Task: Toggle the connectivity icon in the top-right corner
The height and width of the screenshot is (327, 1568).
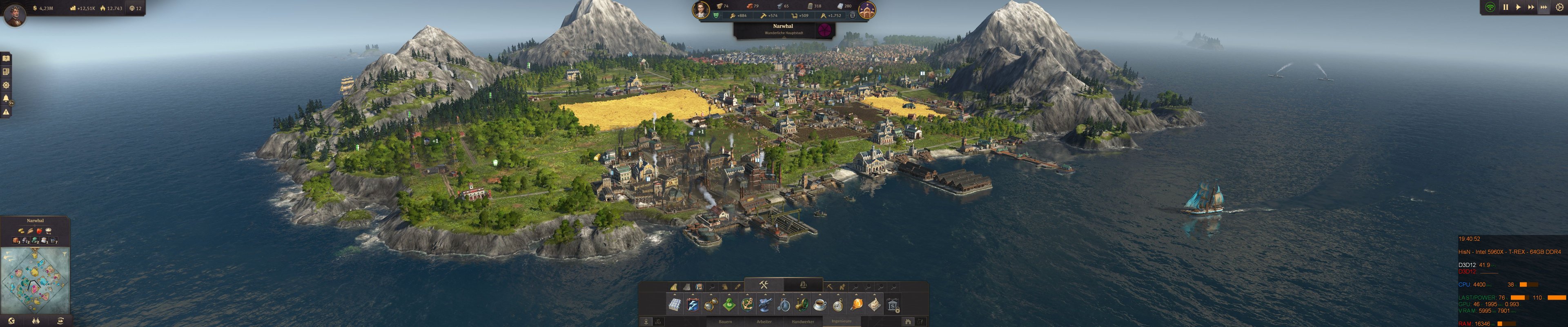Action: pos(1490,7)
